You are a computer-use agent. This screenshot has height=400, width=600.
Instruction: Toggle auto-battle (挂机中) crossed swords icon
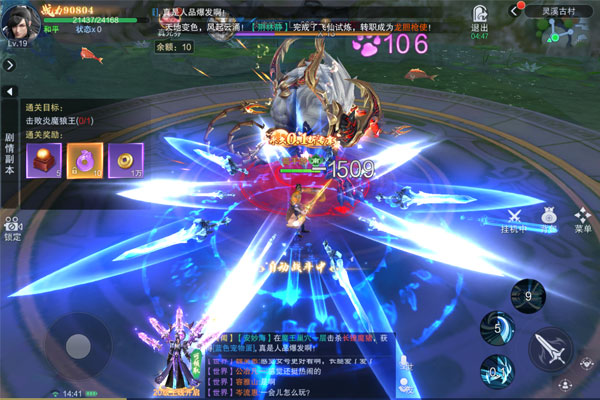pos(515,219)
